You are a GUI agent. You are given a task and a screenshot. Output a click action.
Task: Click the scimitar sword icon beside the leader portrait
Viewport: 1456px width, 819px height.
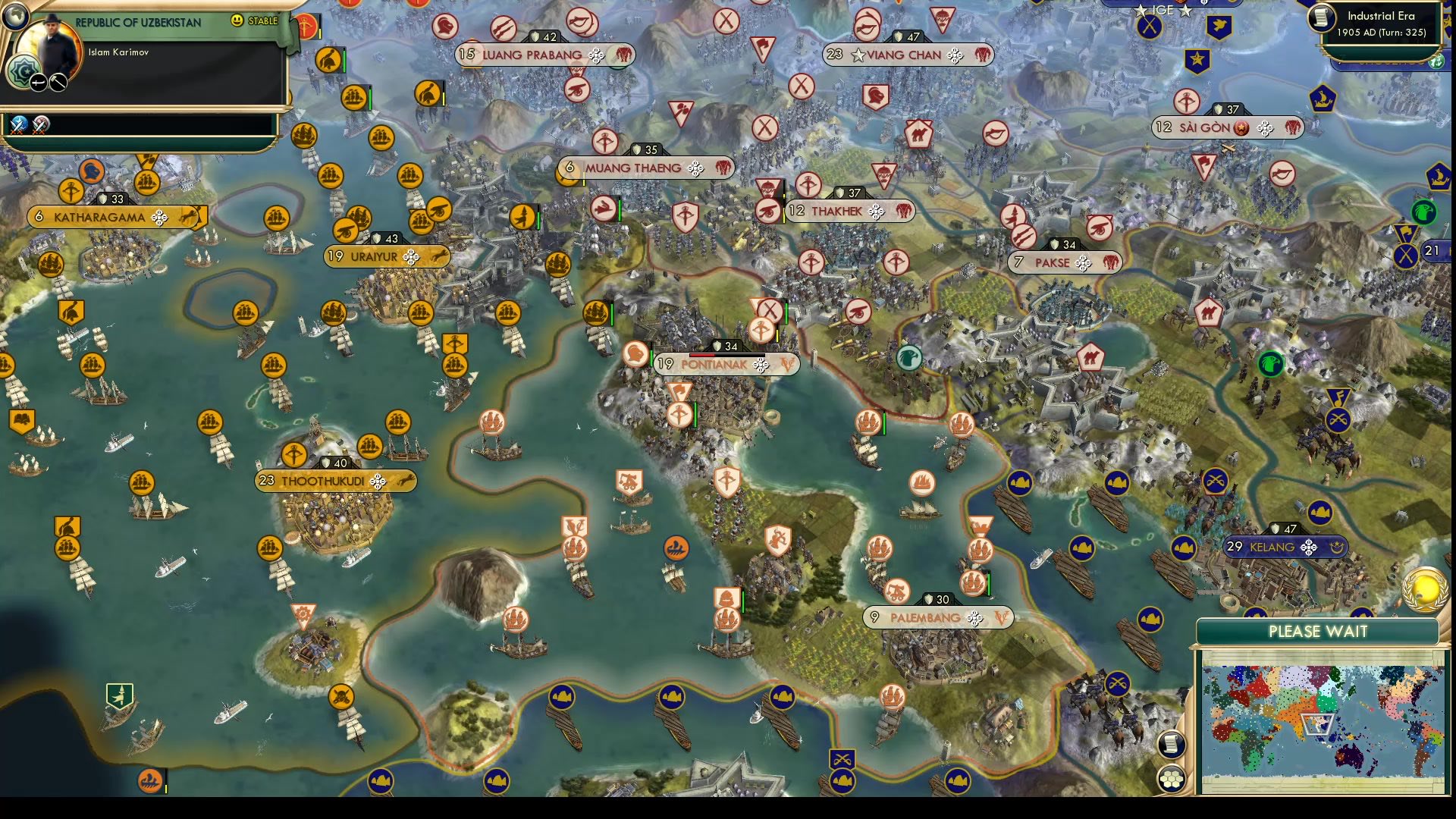(38, 82)
